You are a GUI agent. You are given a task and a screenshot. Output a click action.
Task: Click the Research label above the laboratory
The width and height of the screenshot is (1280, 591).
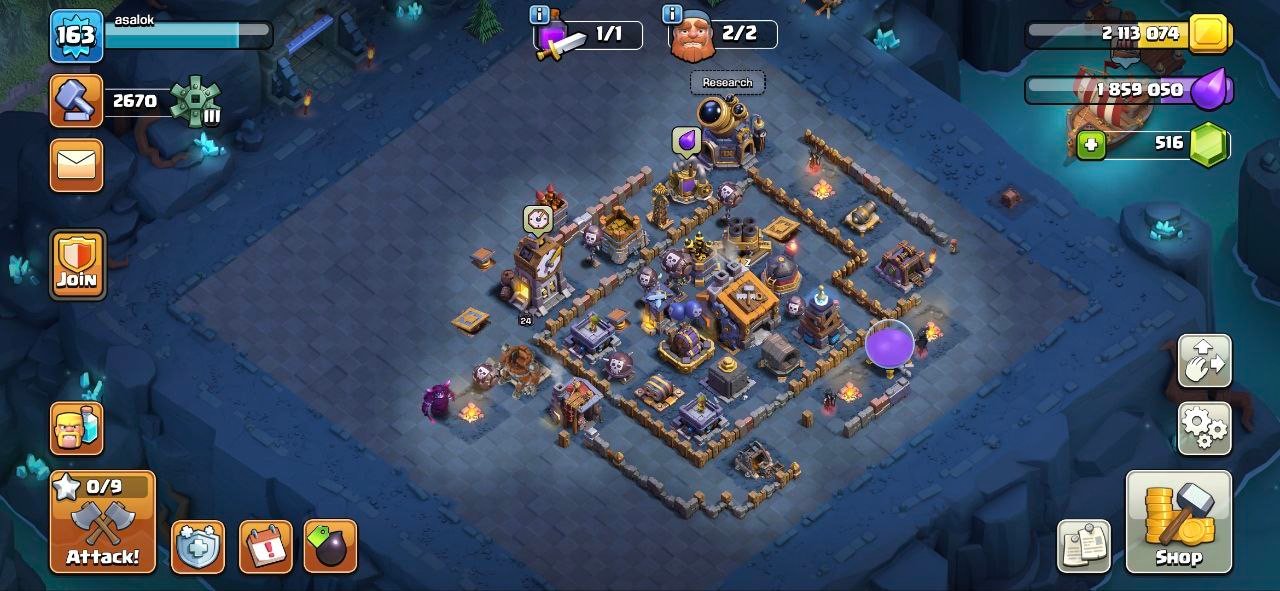727,82
